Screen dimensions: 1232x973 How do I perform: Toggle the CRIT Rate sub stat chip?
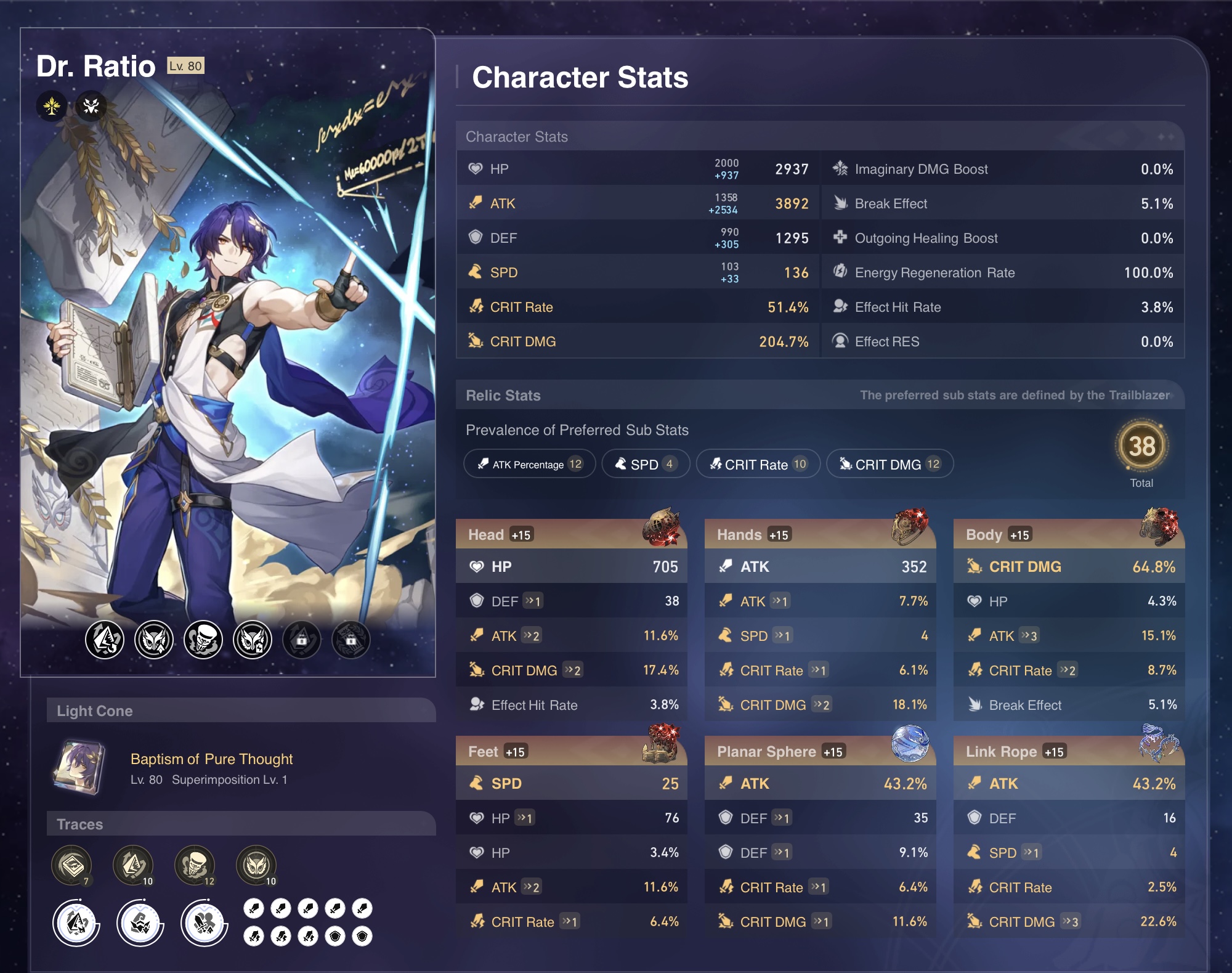tap(758, 464)
